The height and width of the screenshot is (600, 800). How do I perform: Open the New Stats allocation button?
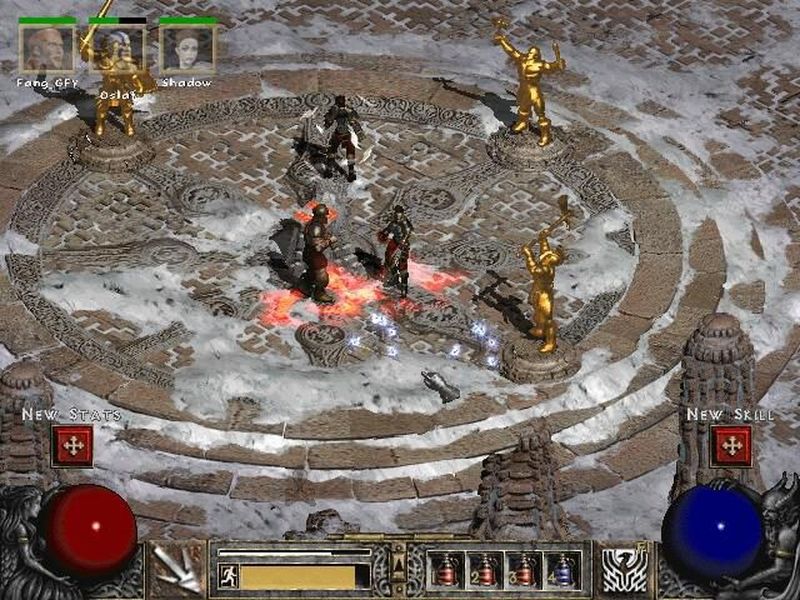click(72, 445)
